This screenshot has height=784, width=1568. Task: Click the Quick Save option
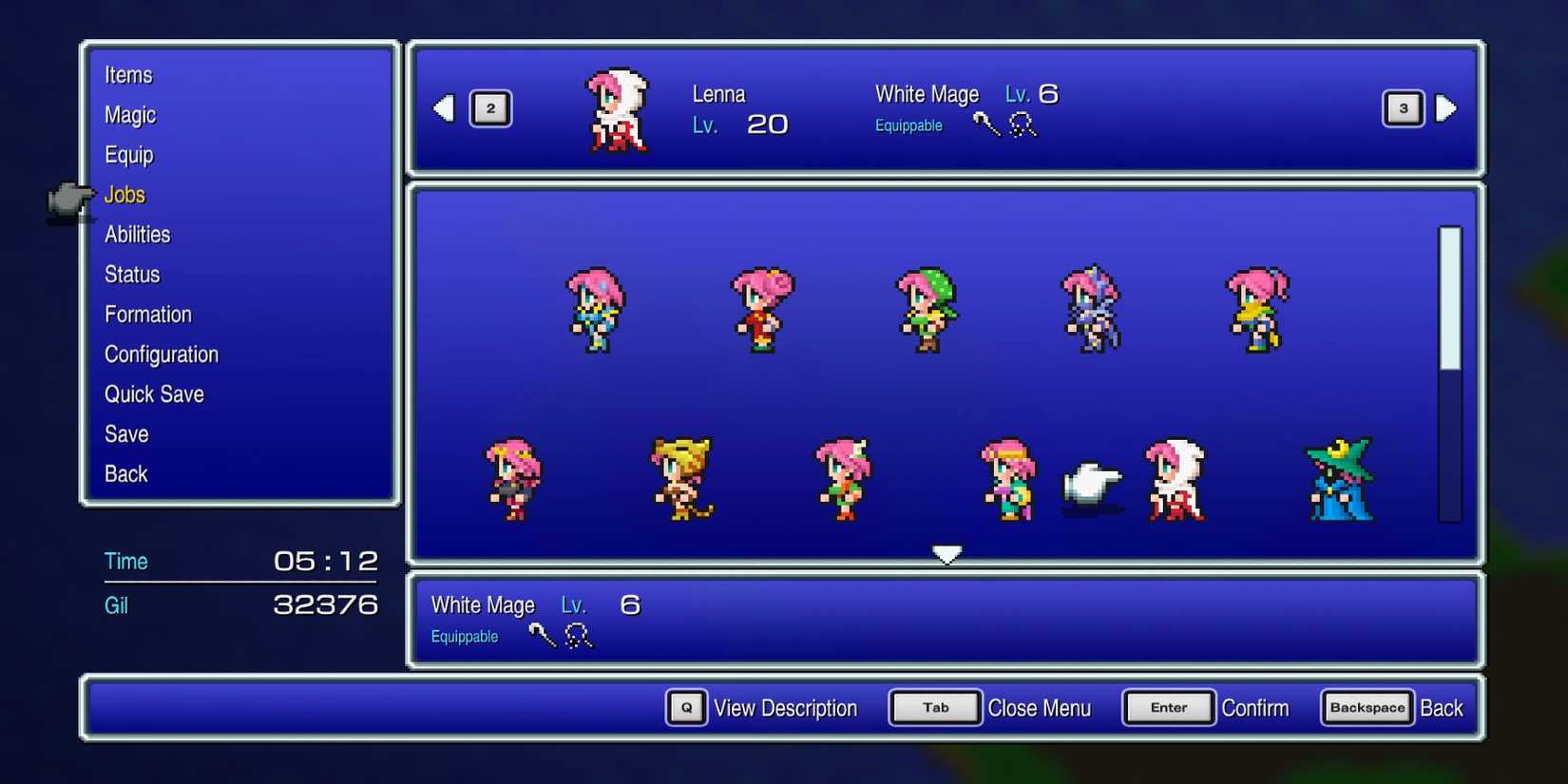[x=154, y=393]
